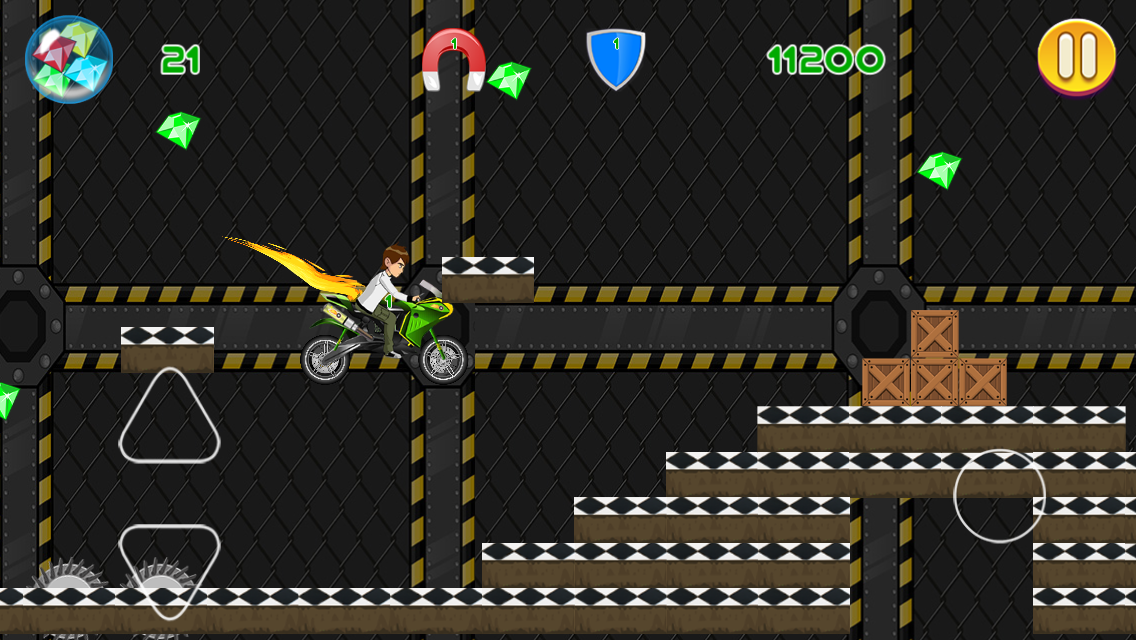Screen dimensions: 1136x640
Task: Tap the up triangle control
Action: pos(169,420)
